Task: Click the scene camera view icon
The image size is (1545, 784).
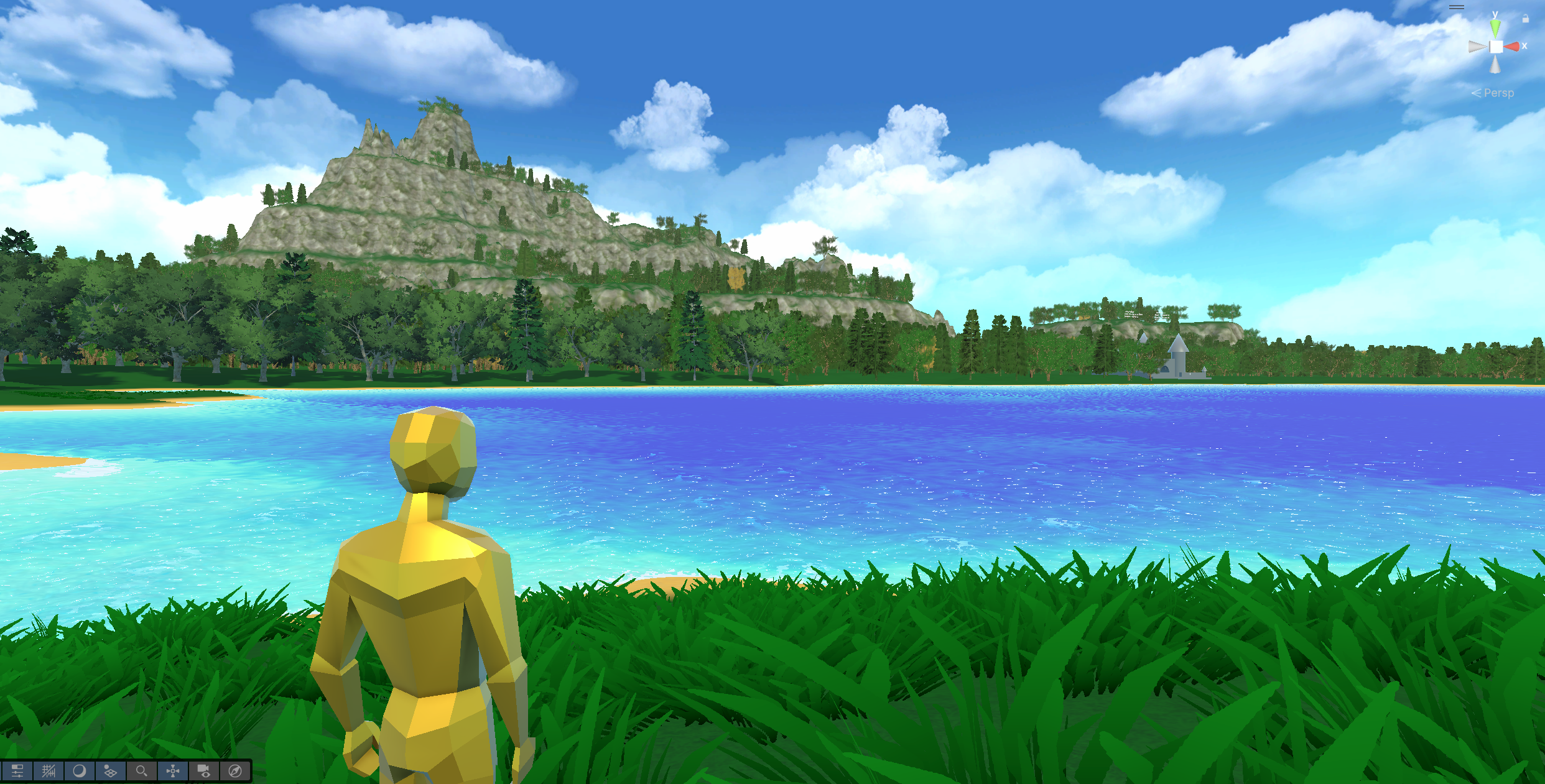Action: point(203,771)
